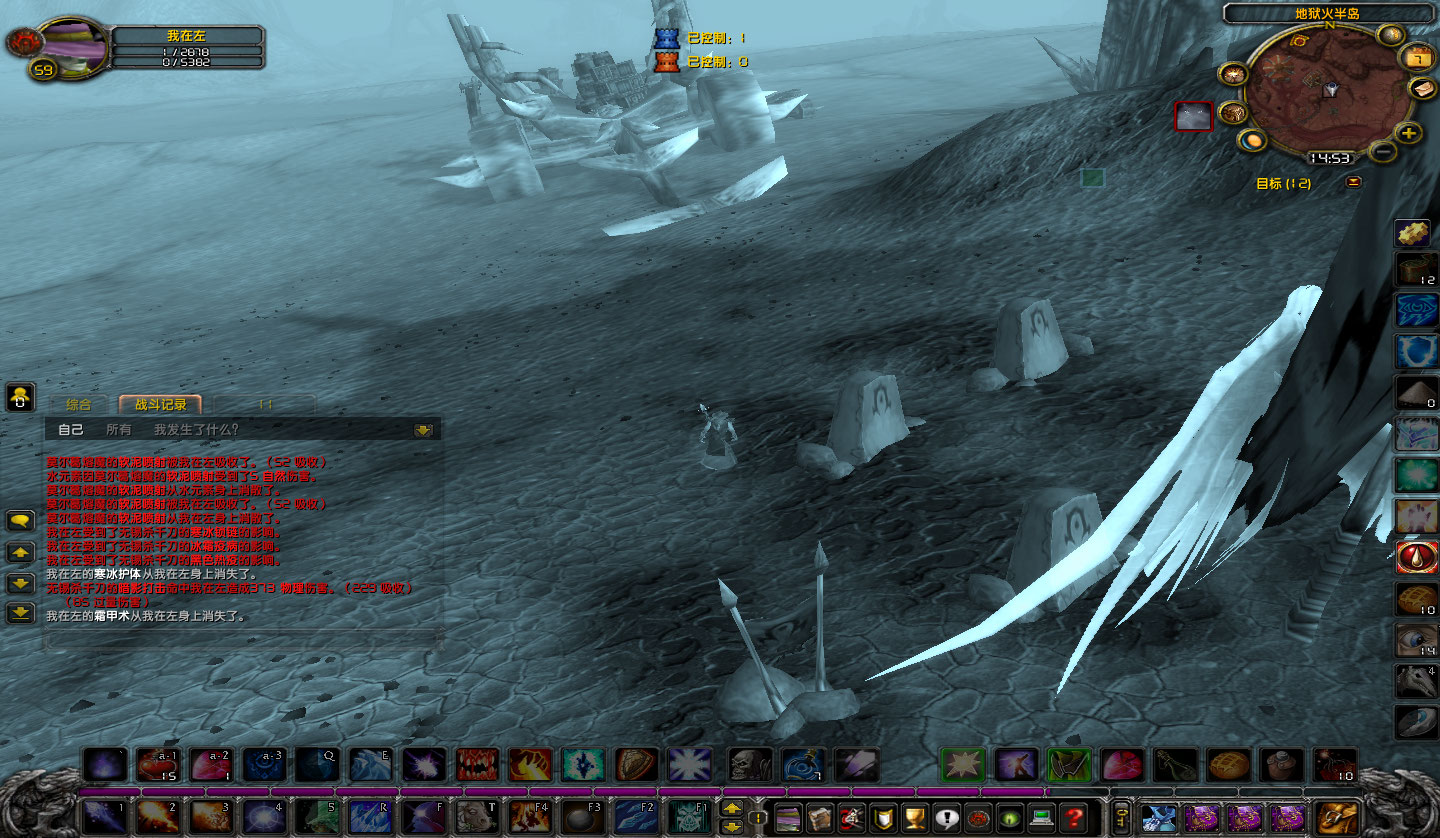Open the spellbook icon in the micro menu
Screen dimensions: 1440x838
click(820, 817)
